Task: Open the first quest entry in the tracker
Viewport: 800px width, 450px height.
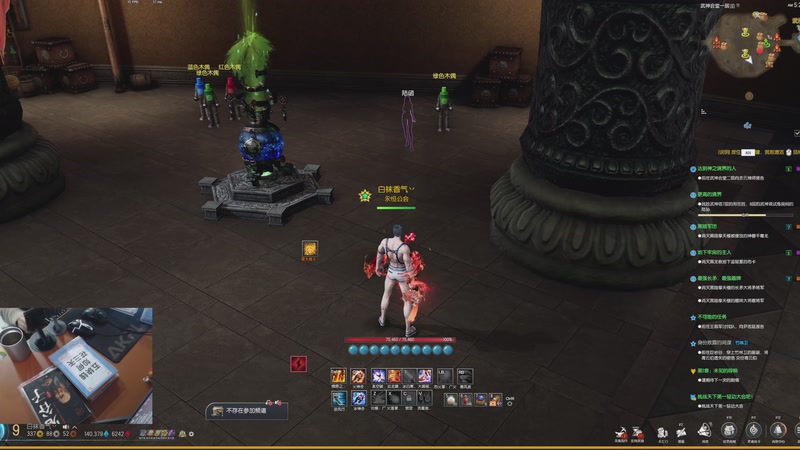Action: tap(717, 169)
